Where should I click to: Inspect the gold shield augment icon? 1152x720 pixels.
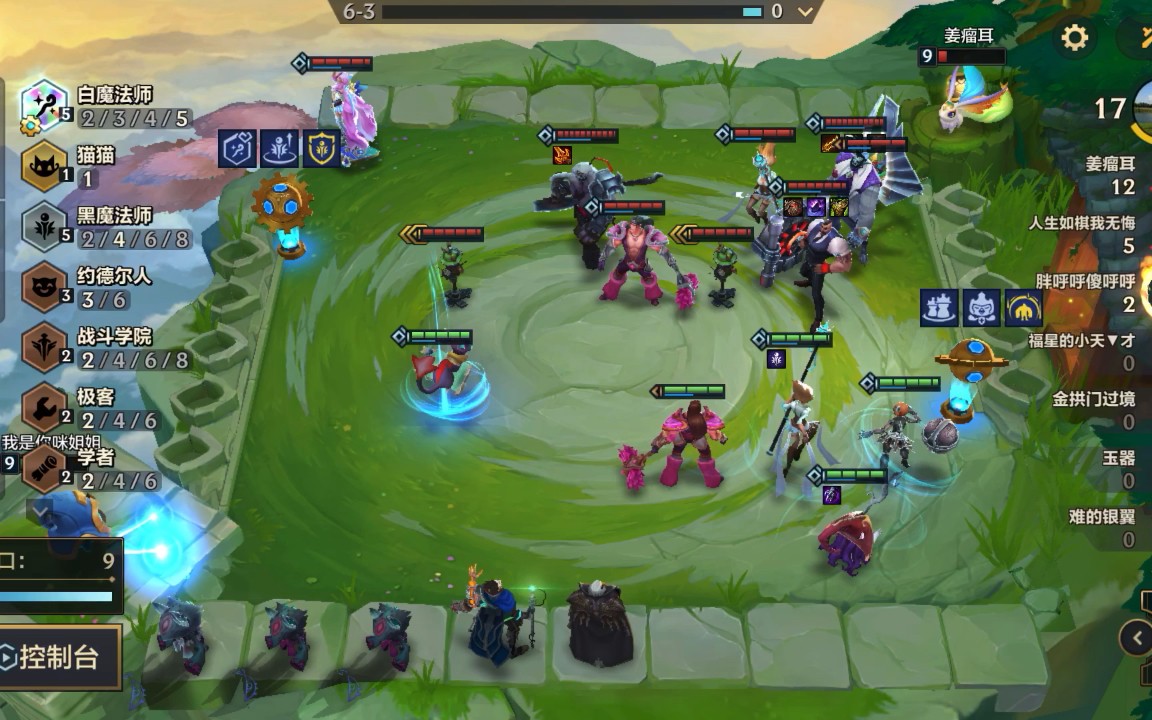click(x=321, y=148)
